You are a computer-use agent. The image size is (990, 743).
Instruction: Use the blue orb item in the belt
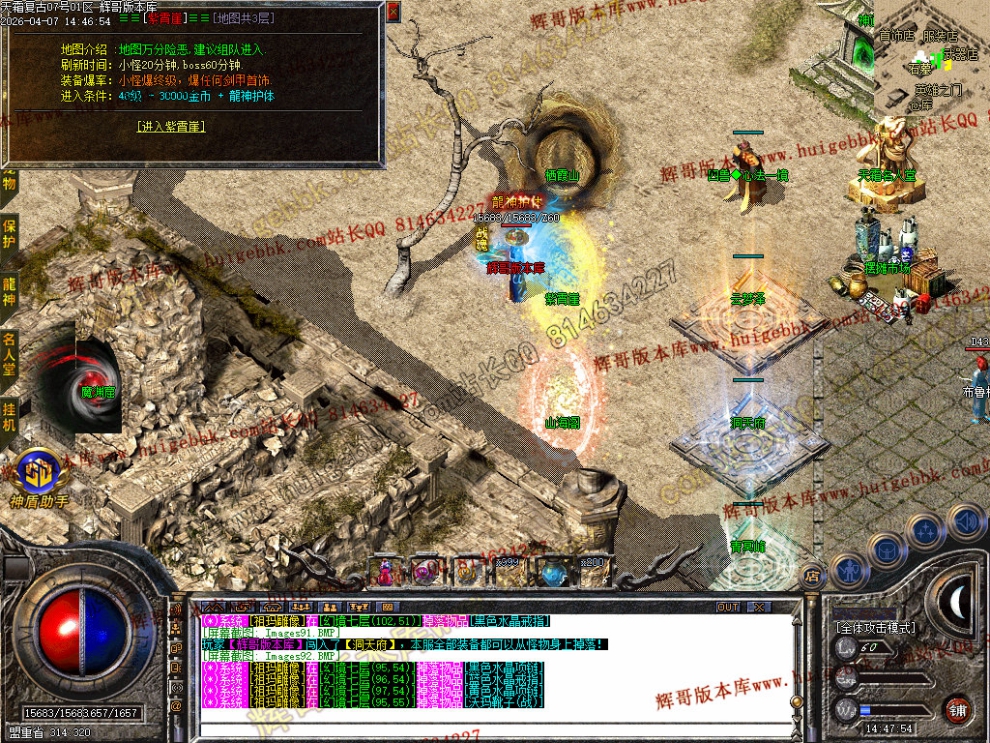(x=553, y=572)
